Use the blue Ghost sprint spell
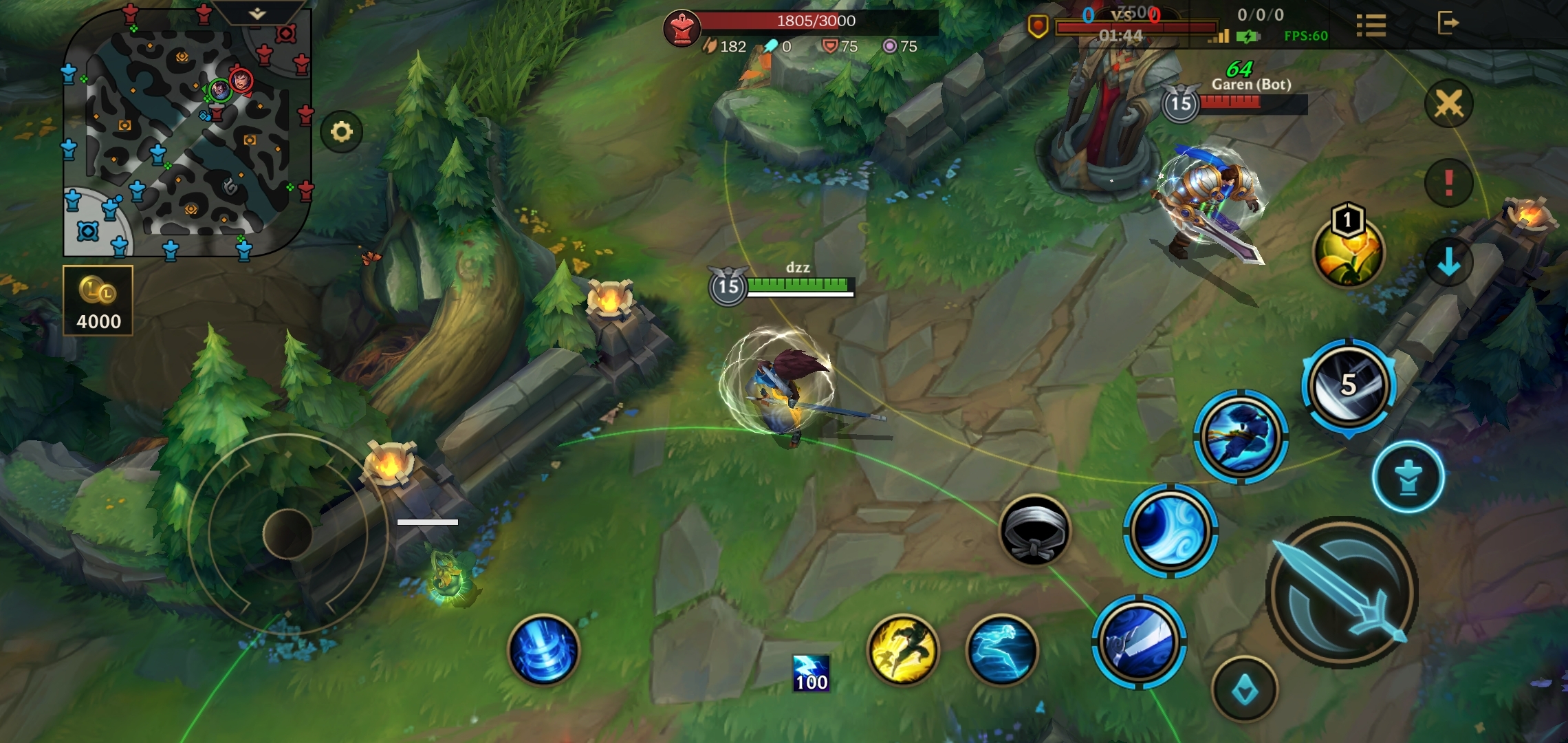Image resolution: width=1568 pixels, height=743 pixels. 1001,650
